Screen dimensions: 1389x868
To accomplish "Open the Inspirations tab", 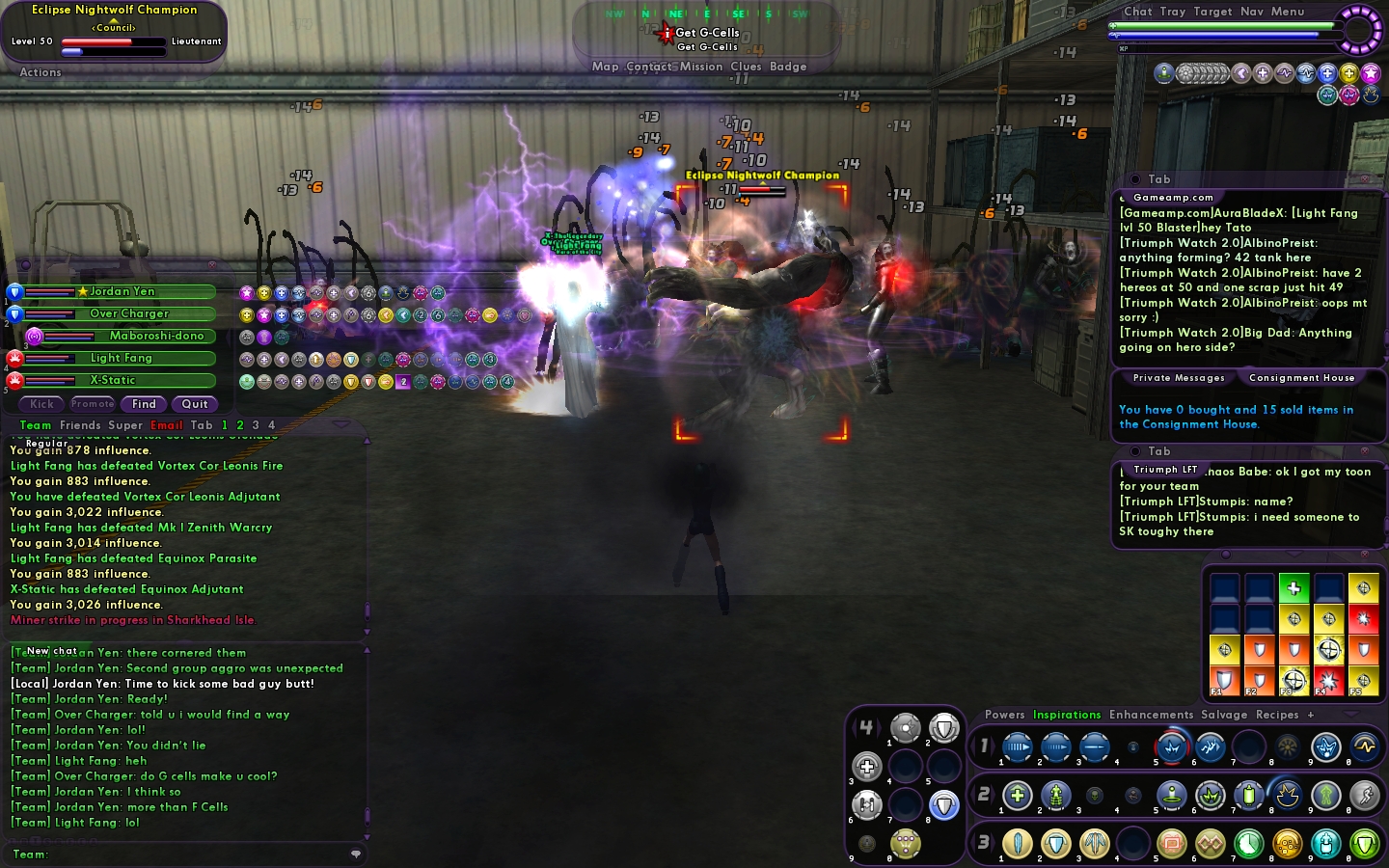I will (x=1067, y=715).
